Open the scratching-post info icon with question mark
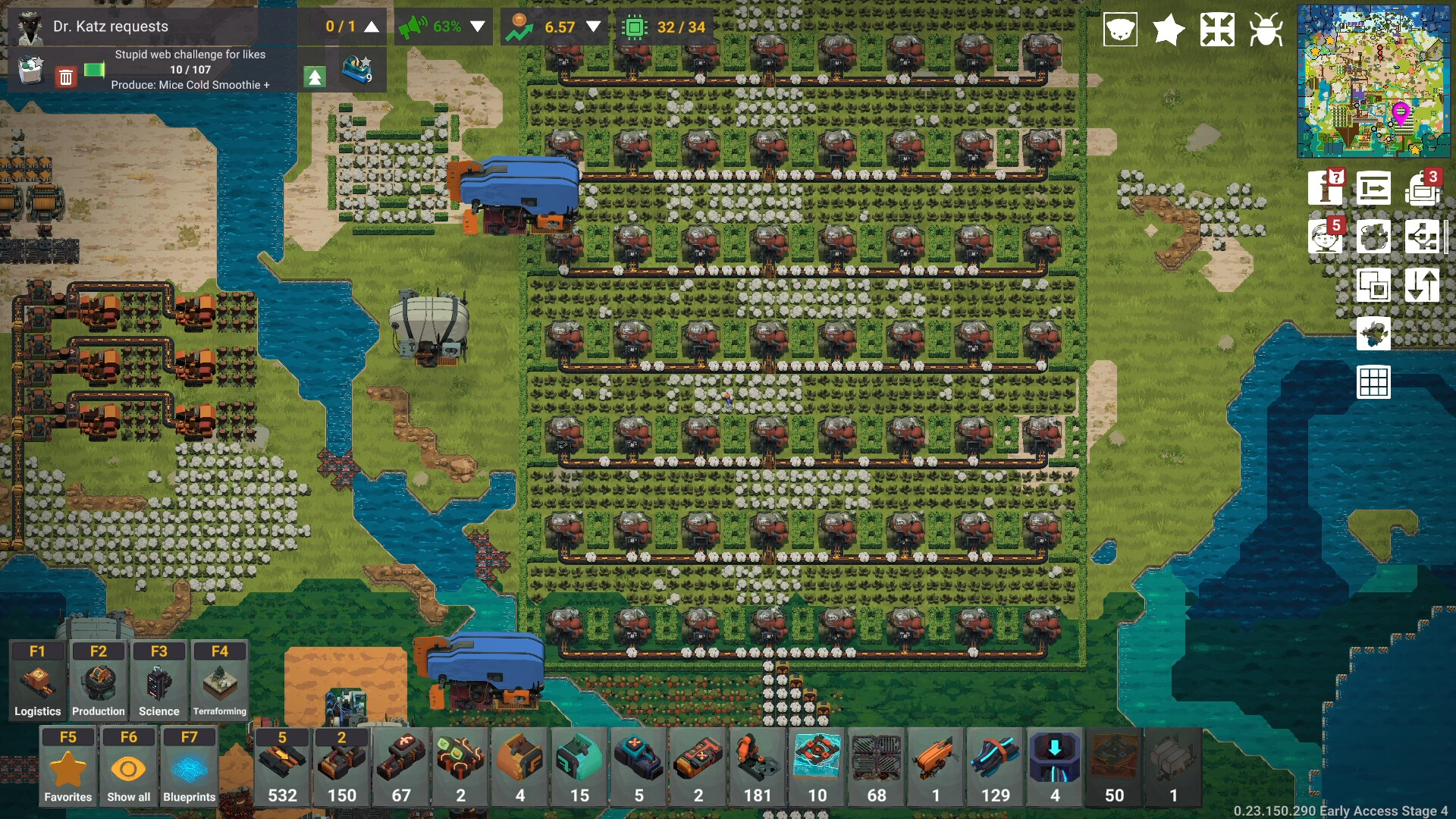 [1326, 189]
